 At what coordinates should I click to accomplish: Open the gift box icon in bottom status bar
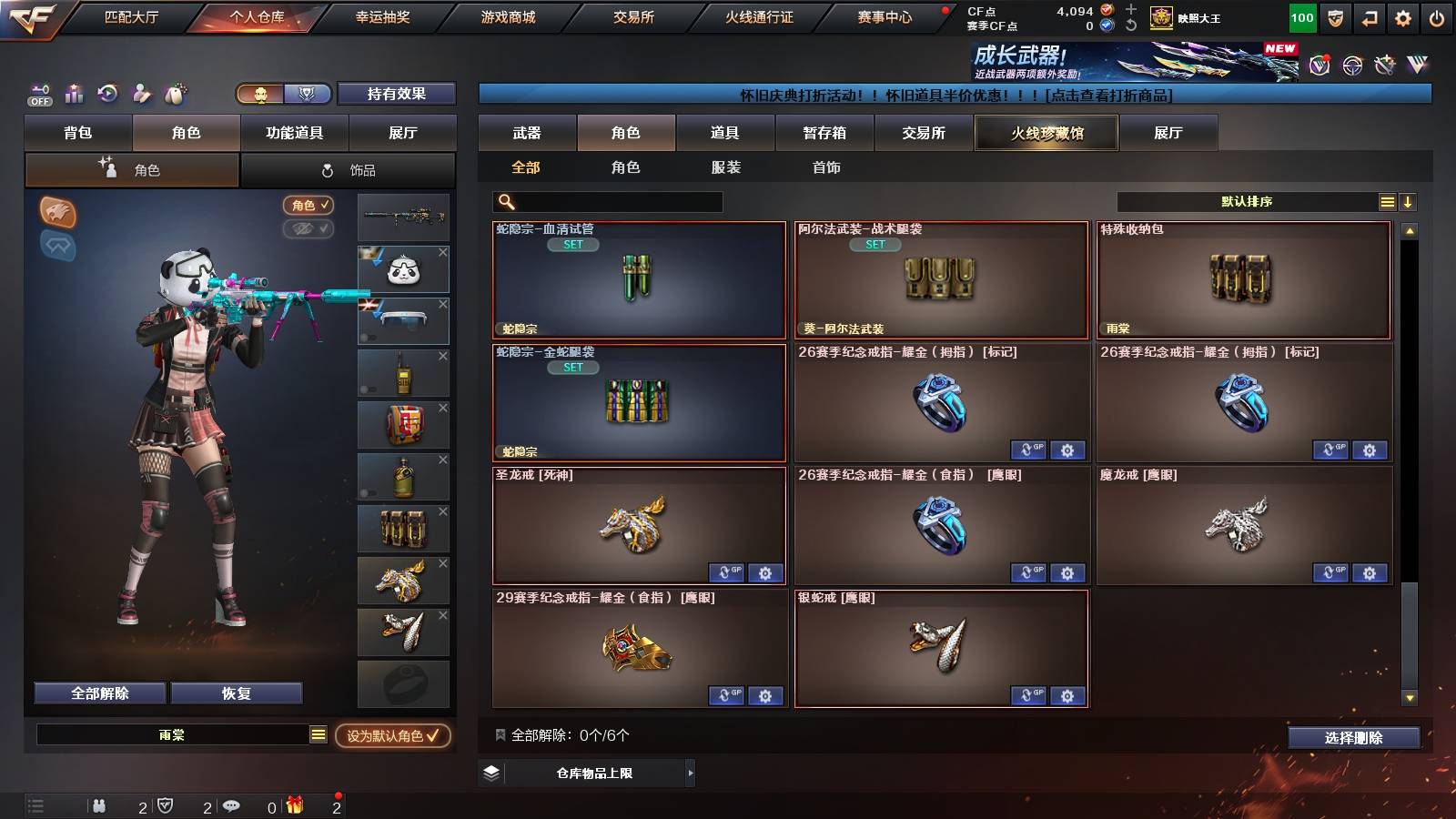click(x=293, y=805)
